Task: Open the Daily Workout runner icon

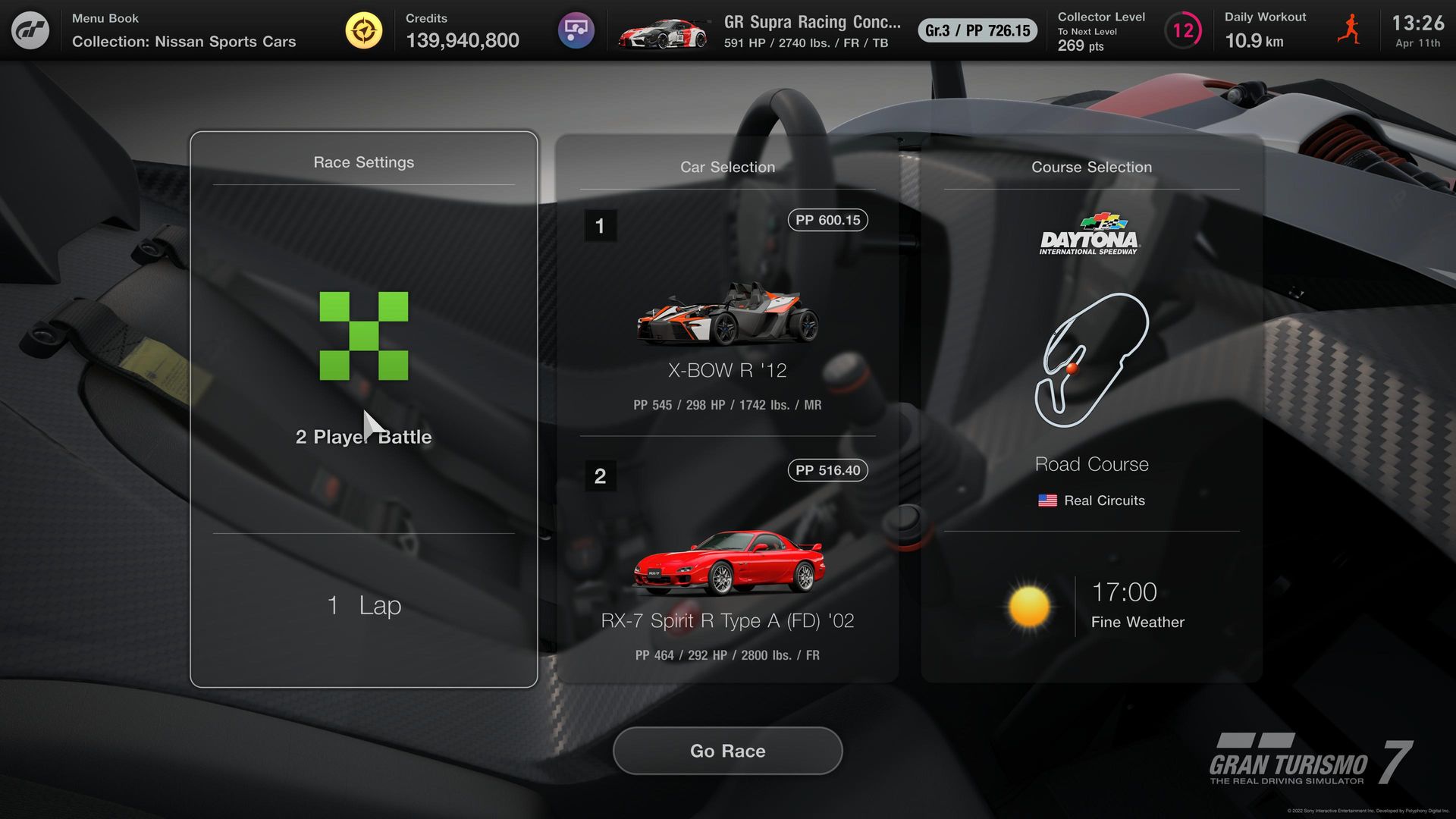Action: click(x=1349, y=30)
